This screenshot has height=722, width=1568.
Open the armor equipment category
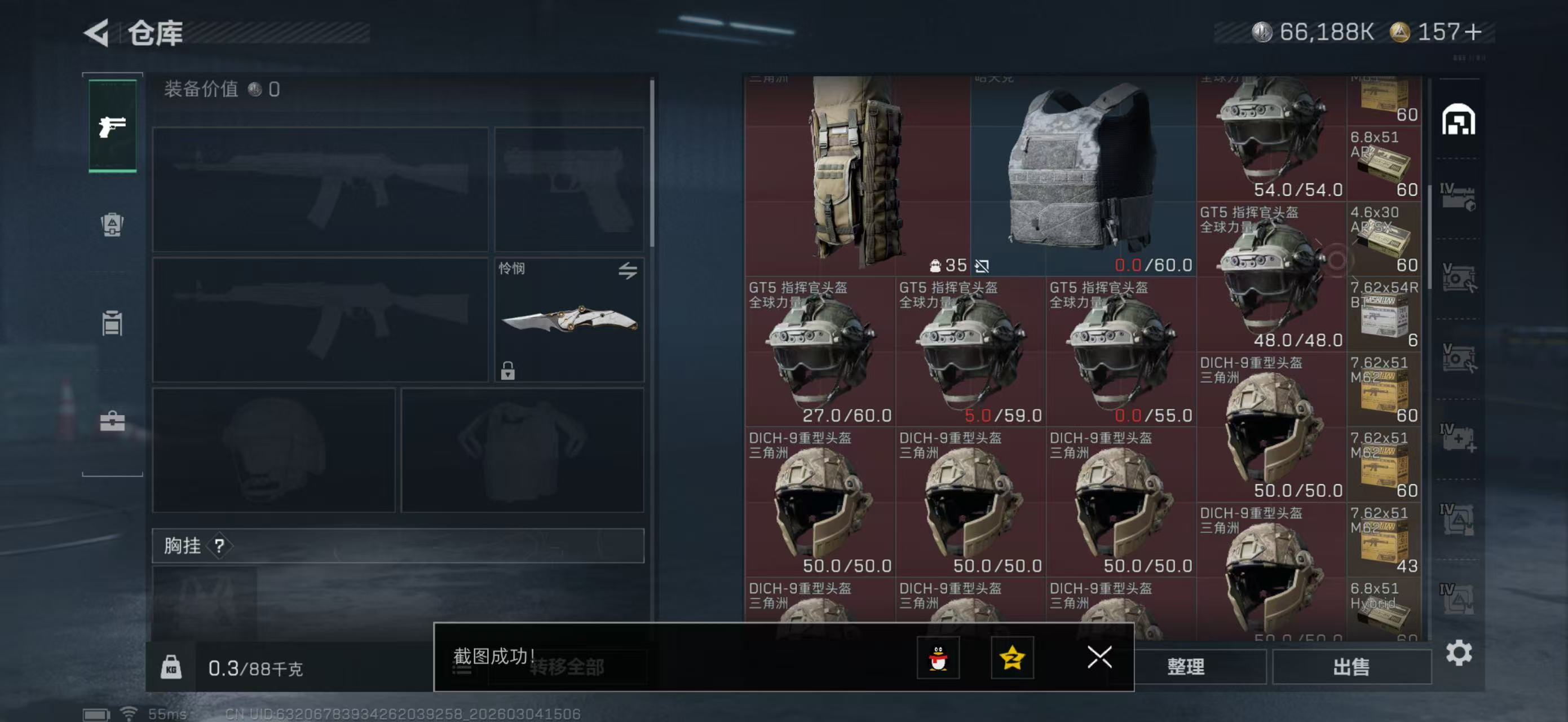click(x=112, y=224)
